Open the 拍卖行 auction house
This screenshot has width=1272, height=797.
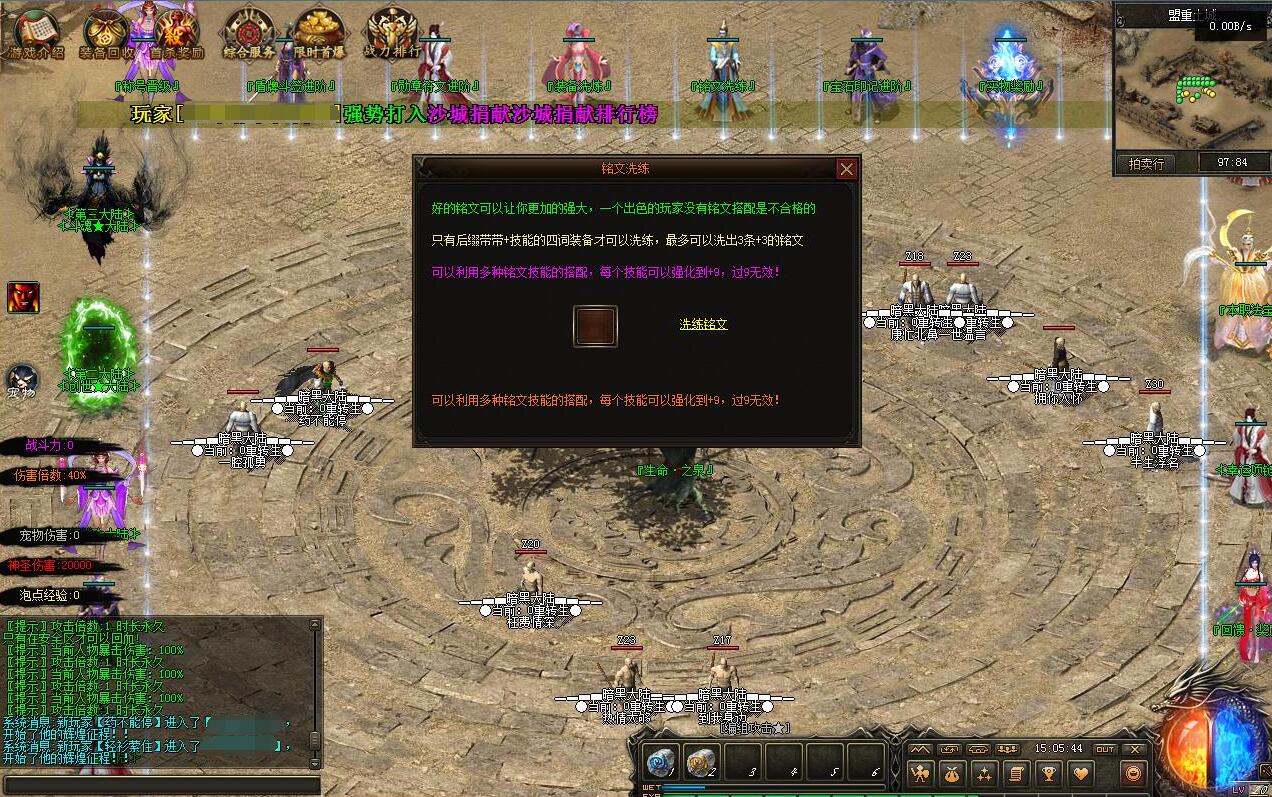[x=1146, y=163]
